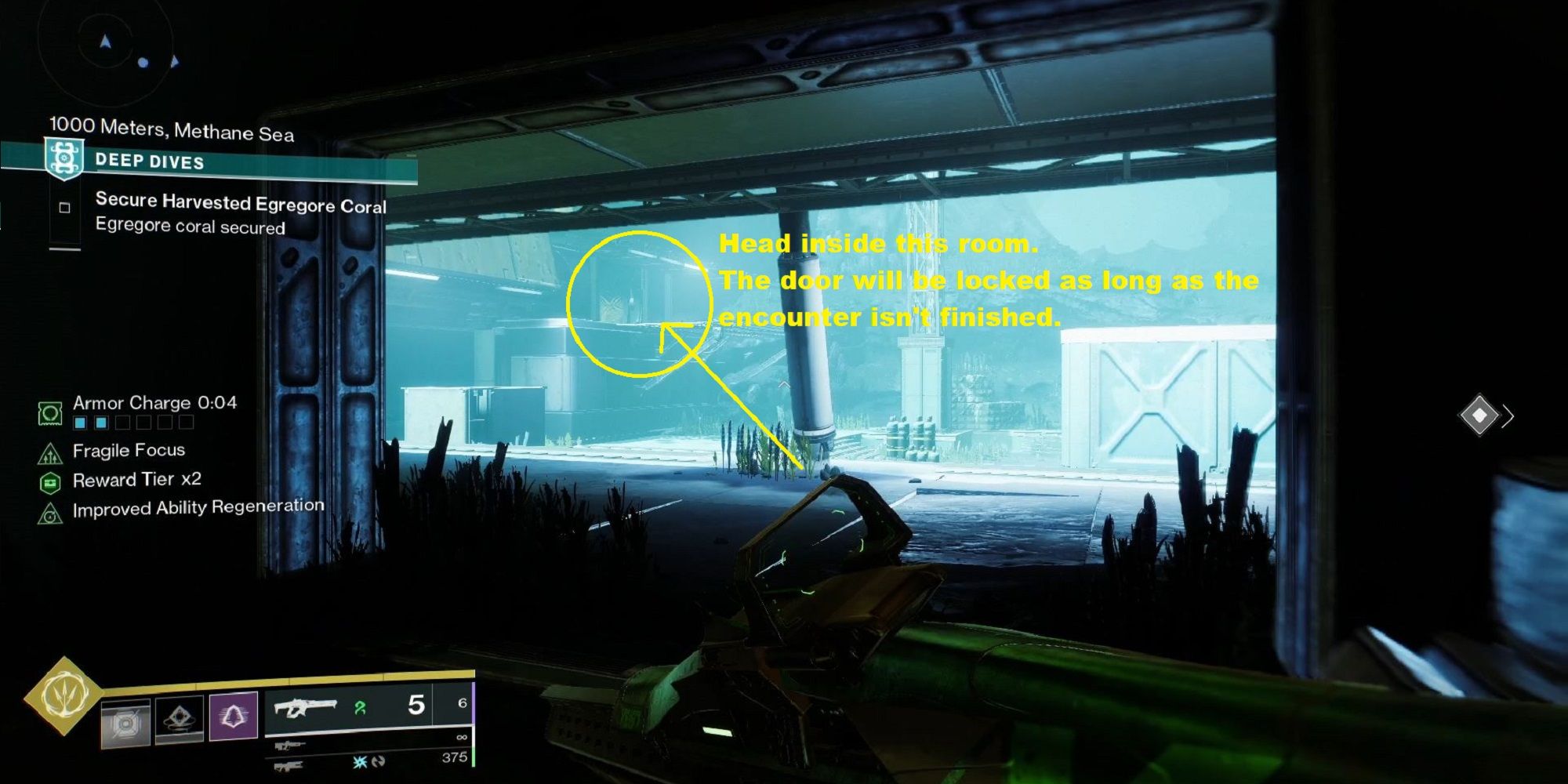
Task: Click the Reward Tier x2 icon
Action: coord(50,481)
